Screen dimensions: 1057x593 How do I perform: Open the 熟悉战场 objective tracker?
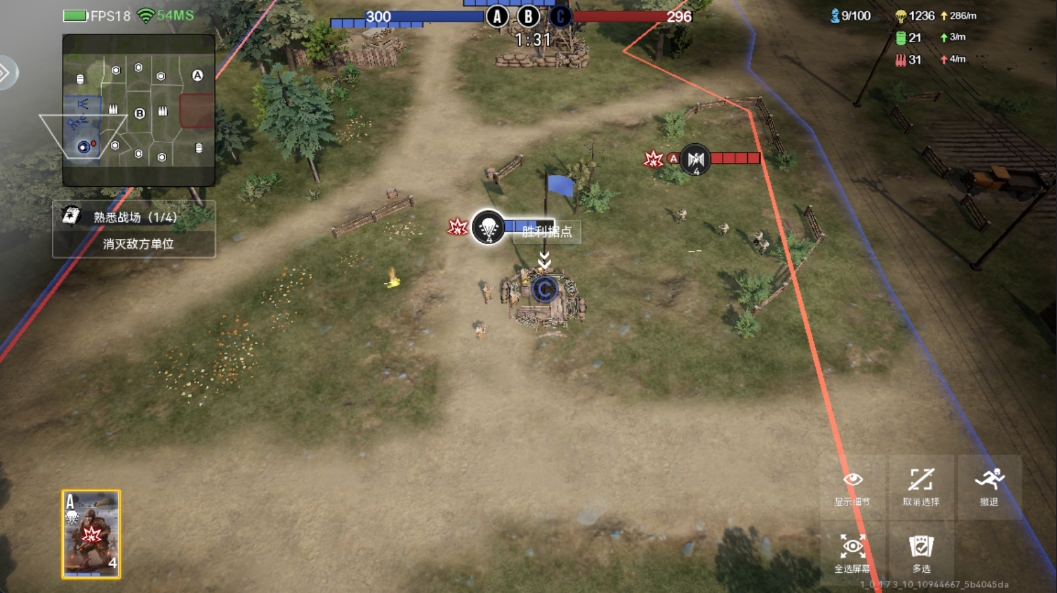click(133, 229)
